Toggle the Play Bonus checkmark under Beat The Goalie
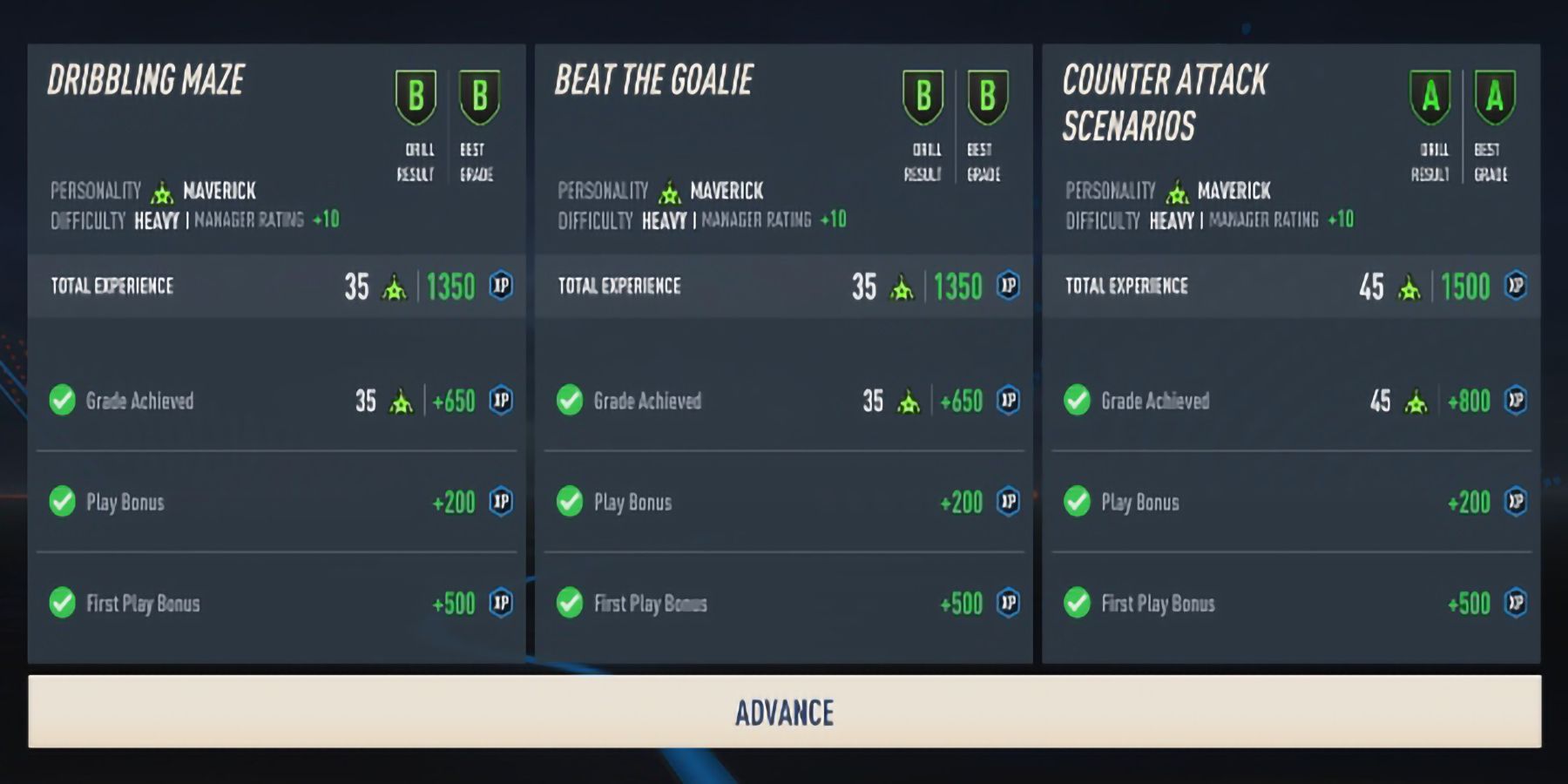This screenshot has width=1568, height=784. pos(568,502)
